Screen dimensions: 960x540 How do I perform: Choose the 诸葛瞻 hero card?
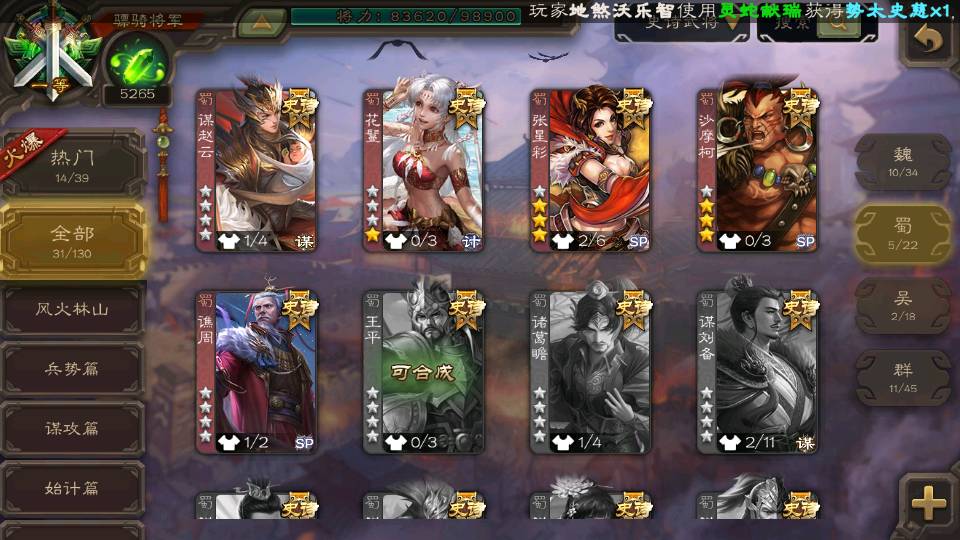(x=590, y=372)
